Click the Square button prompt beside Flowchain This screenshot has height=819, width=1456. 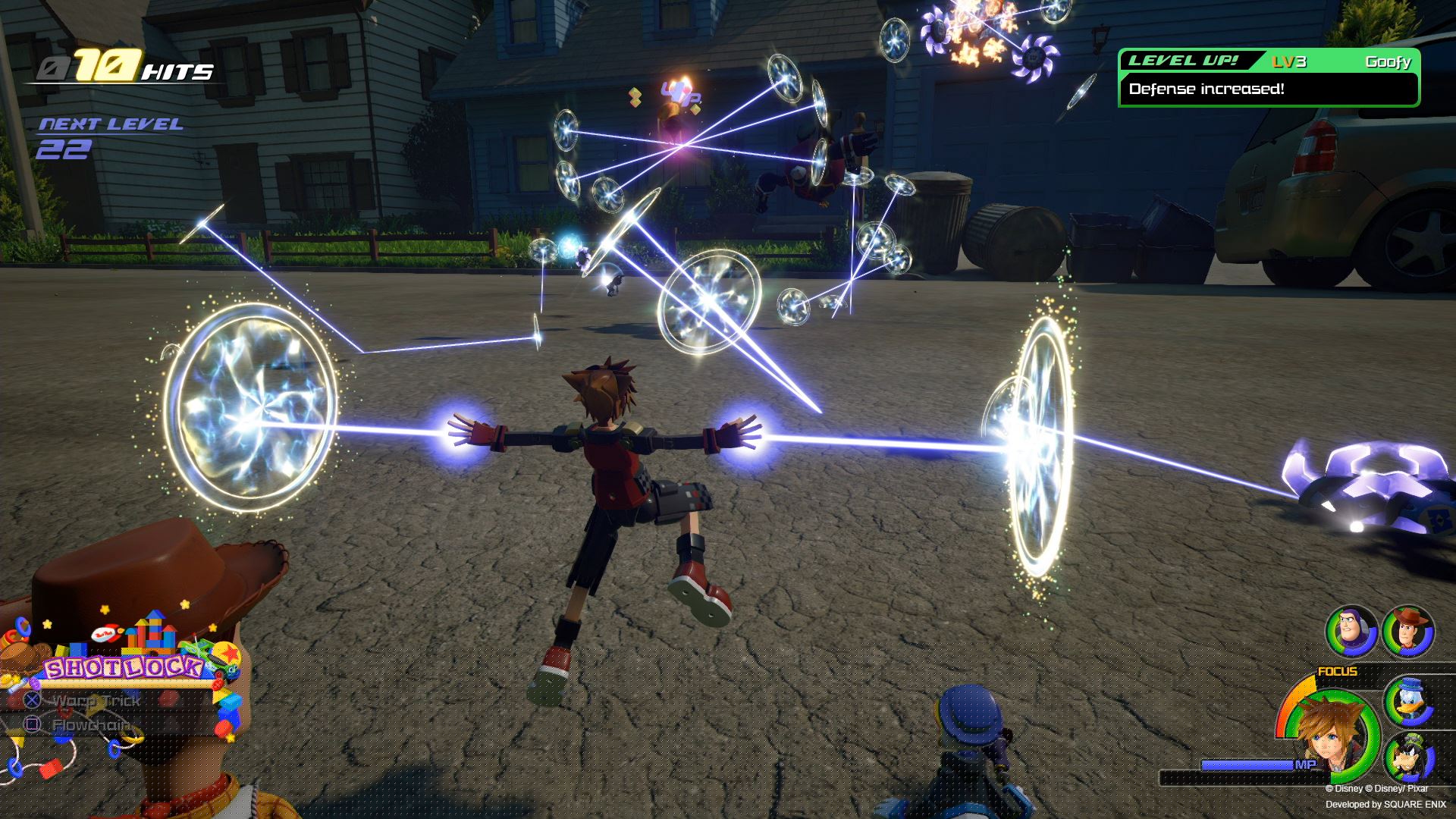pos(31,724)
